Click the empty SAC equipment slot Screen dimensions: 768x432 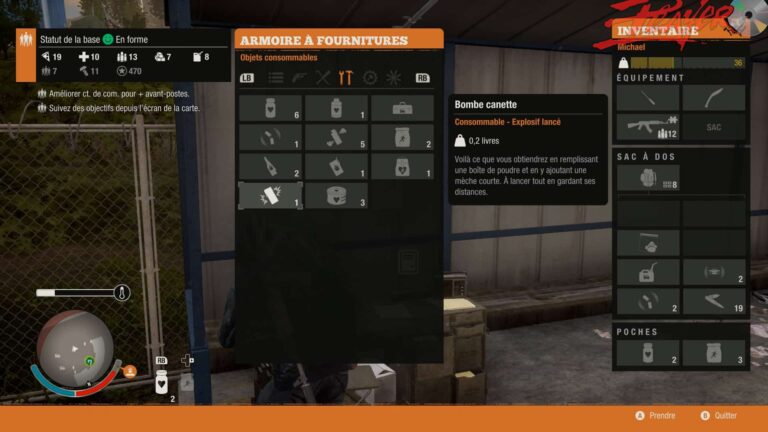(x=713, y=127)
